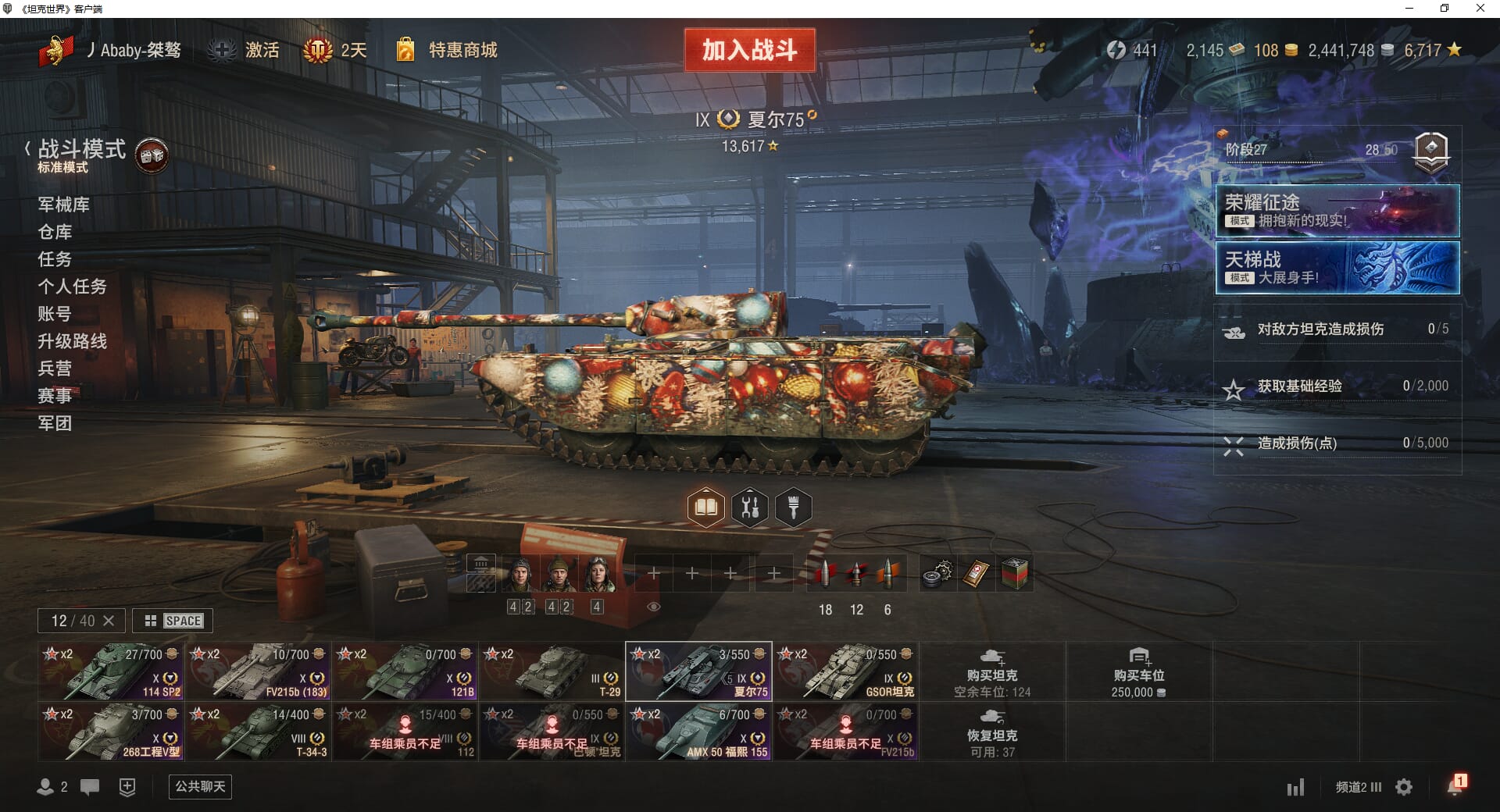Open the 任务 missions menu

pyautogui.click(x=55, y=259)
